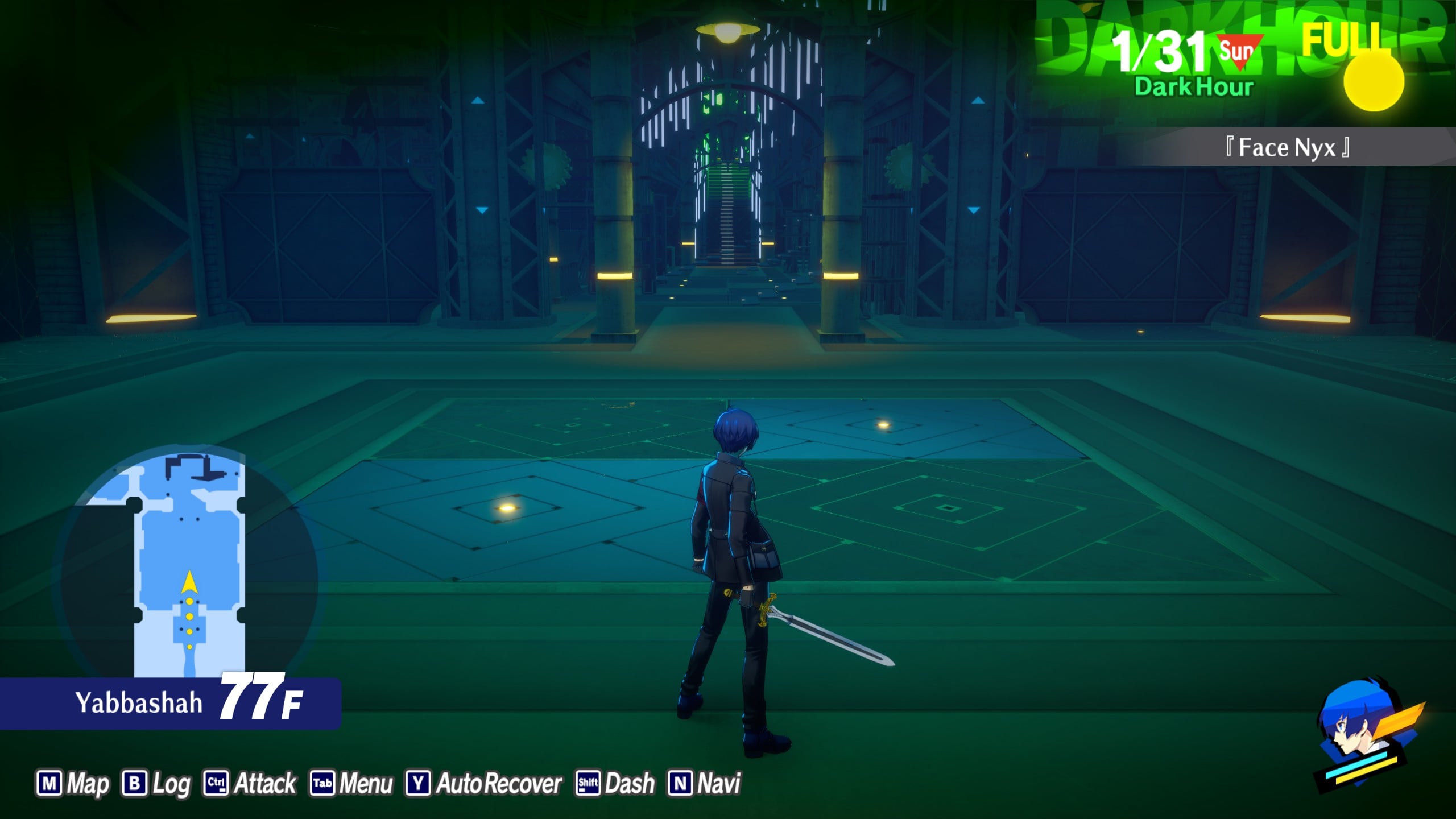Open the Map via the Map label
The image size is (1456, 819).
pyautogui.click(x=88, y=783)
